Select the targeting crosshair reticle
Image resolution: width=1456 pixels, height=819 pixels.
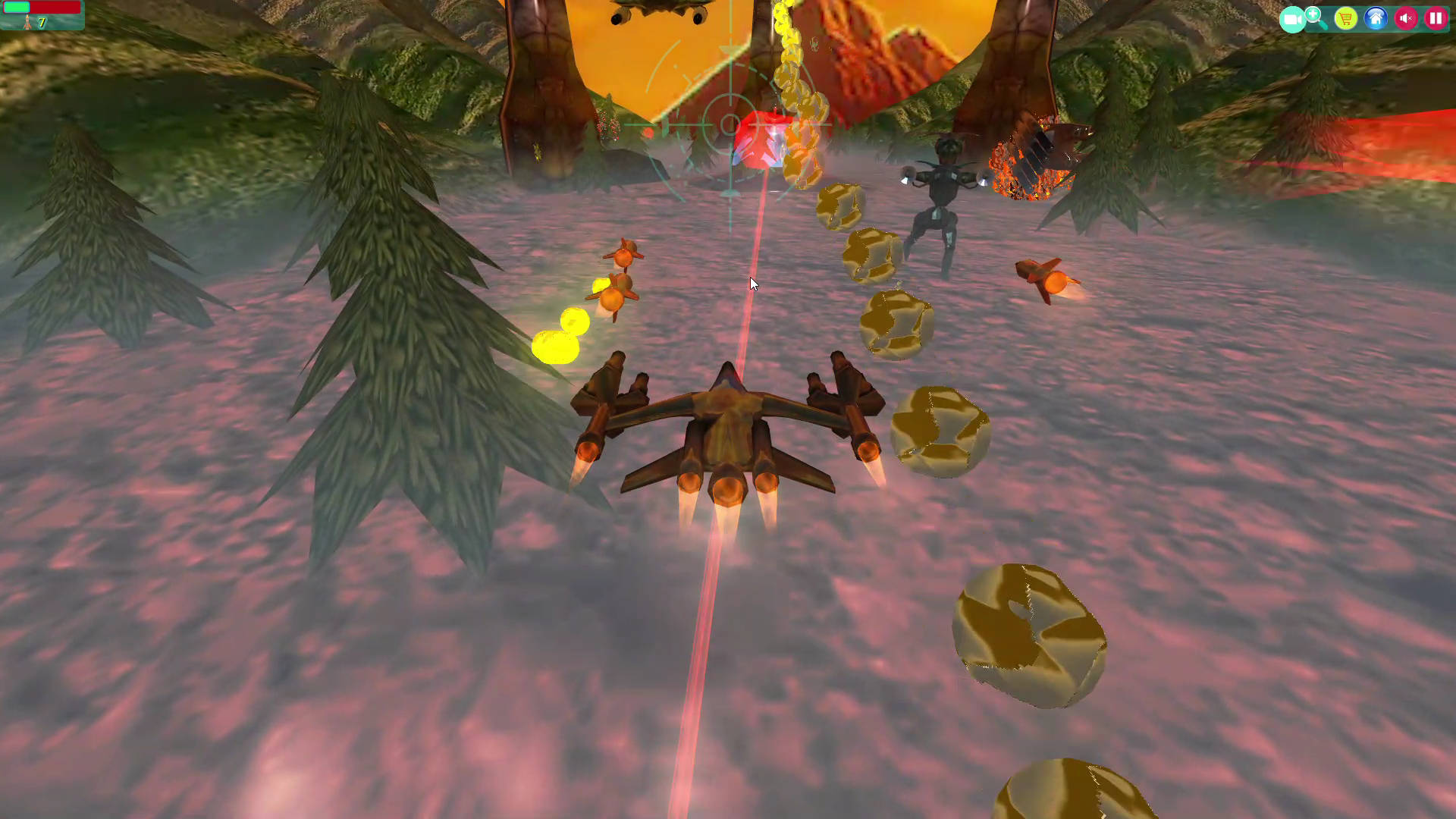[x=730, y=125]
